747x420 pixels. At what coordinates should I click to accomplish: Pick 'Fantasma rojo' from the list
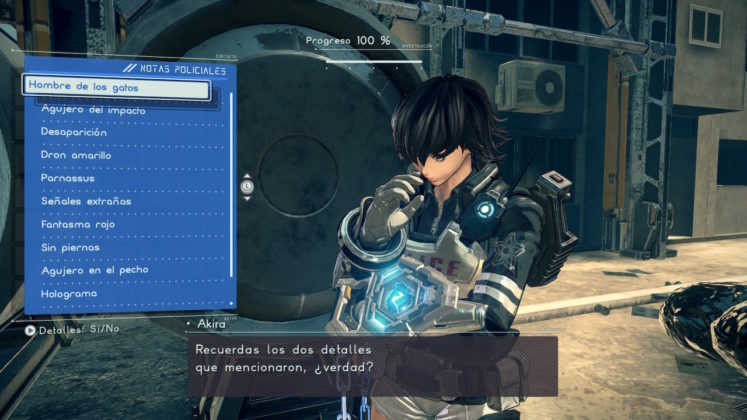81,225
